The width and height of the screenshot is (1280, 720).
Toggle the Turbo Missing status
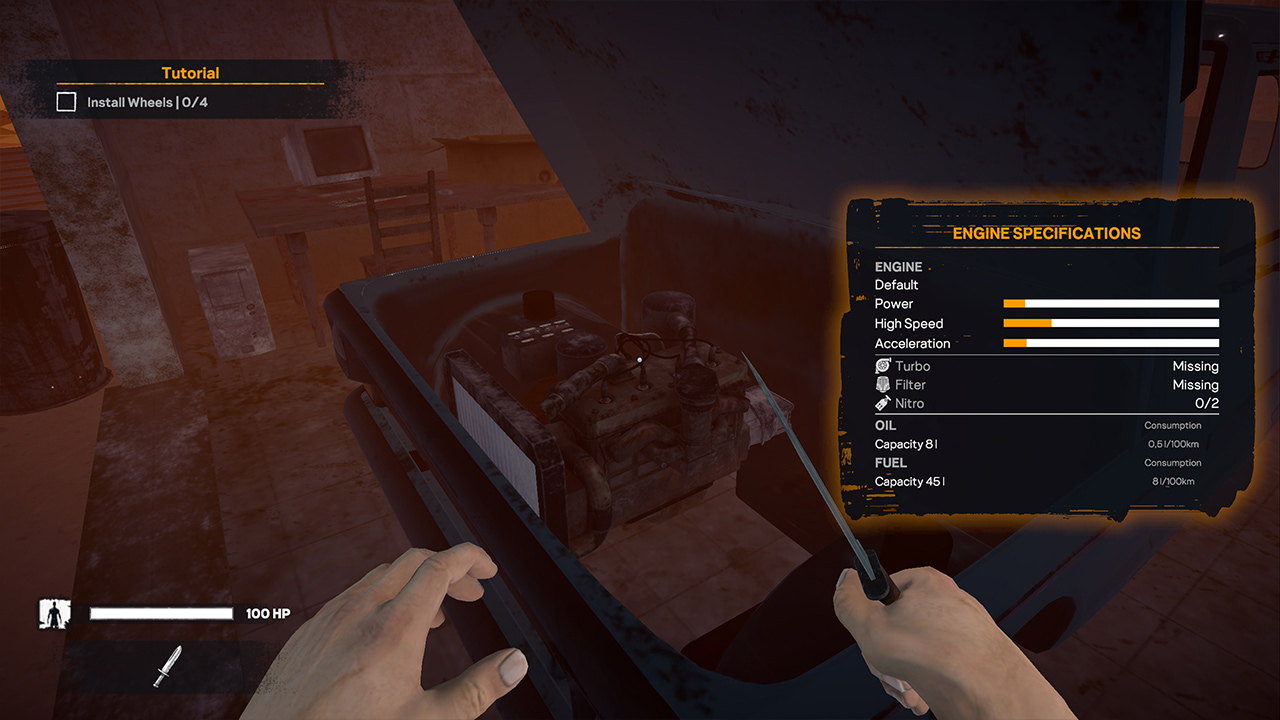[x=1195, y=366]
